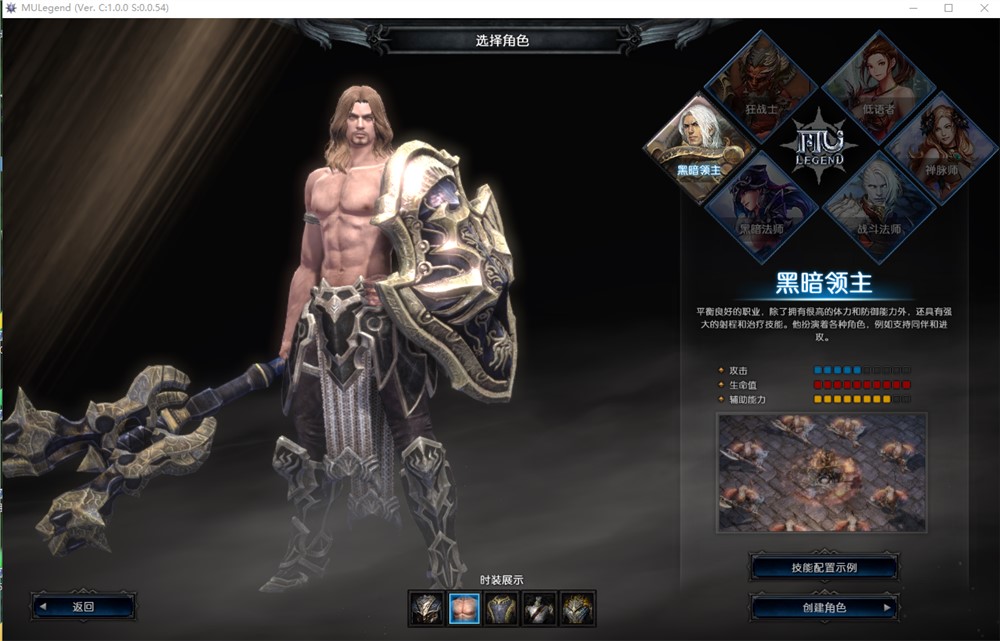Minimize the MULegend window
The width and height of the screenshot is (1000, 641).
click(x=914, y=8)
